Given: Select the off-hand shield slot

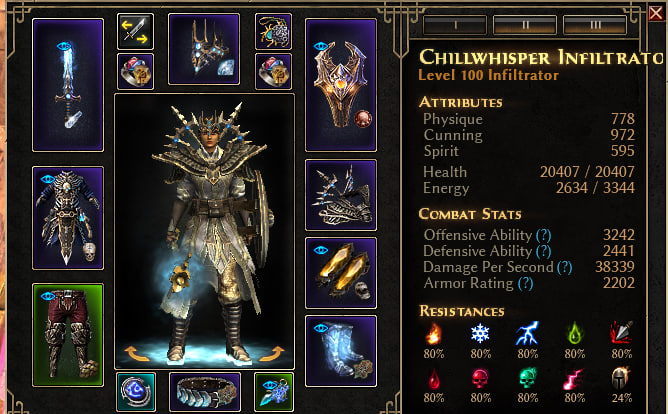Looking at the screenshot, I should (340, 84).
